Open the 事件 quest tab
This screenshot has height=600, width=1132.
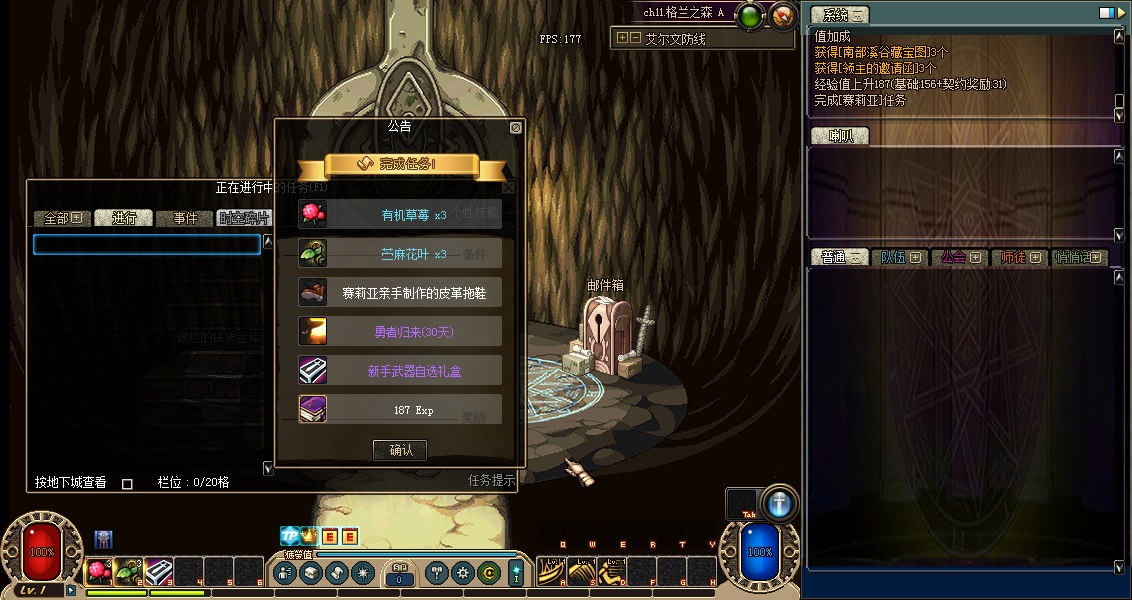coord(185,218)
